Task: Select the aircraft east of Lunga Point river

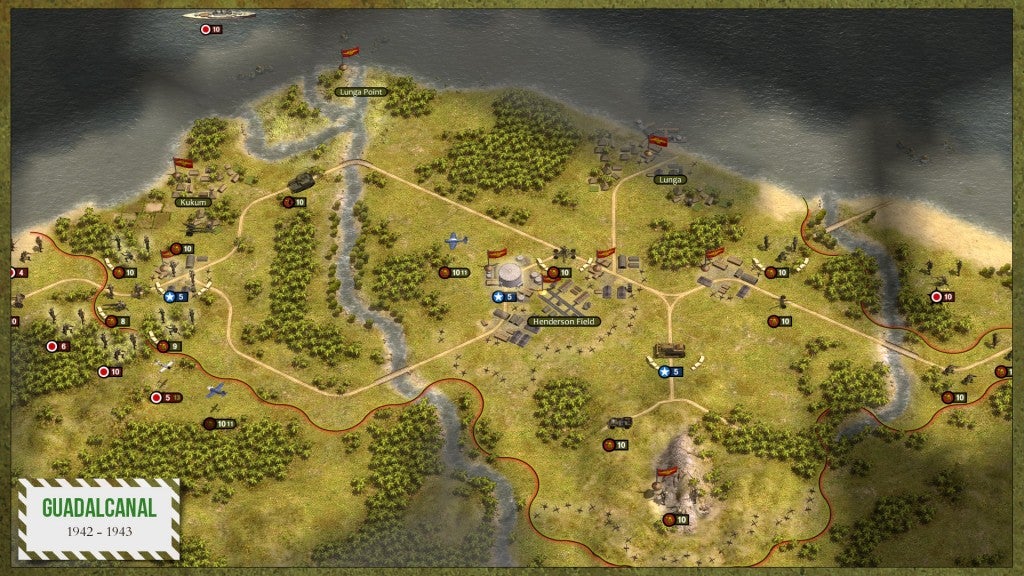Action: tap(456, 241)
